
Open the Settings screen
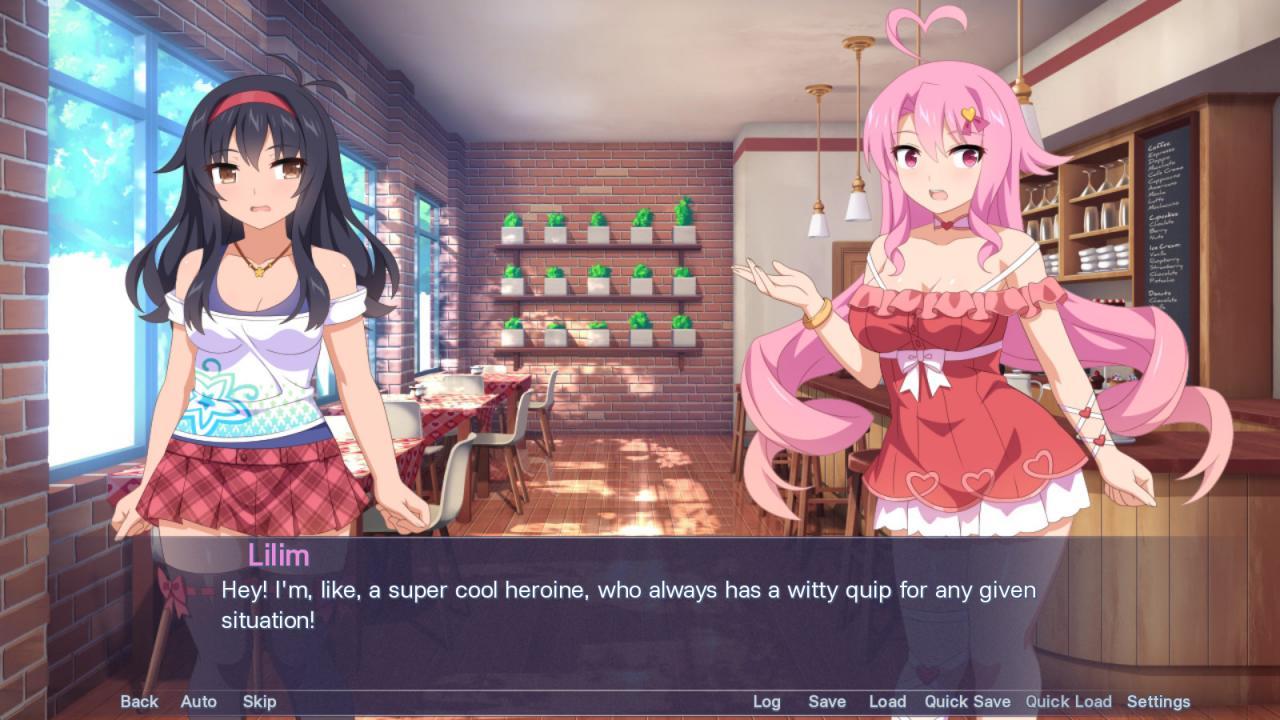pos(1160,701)
